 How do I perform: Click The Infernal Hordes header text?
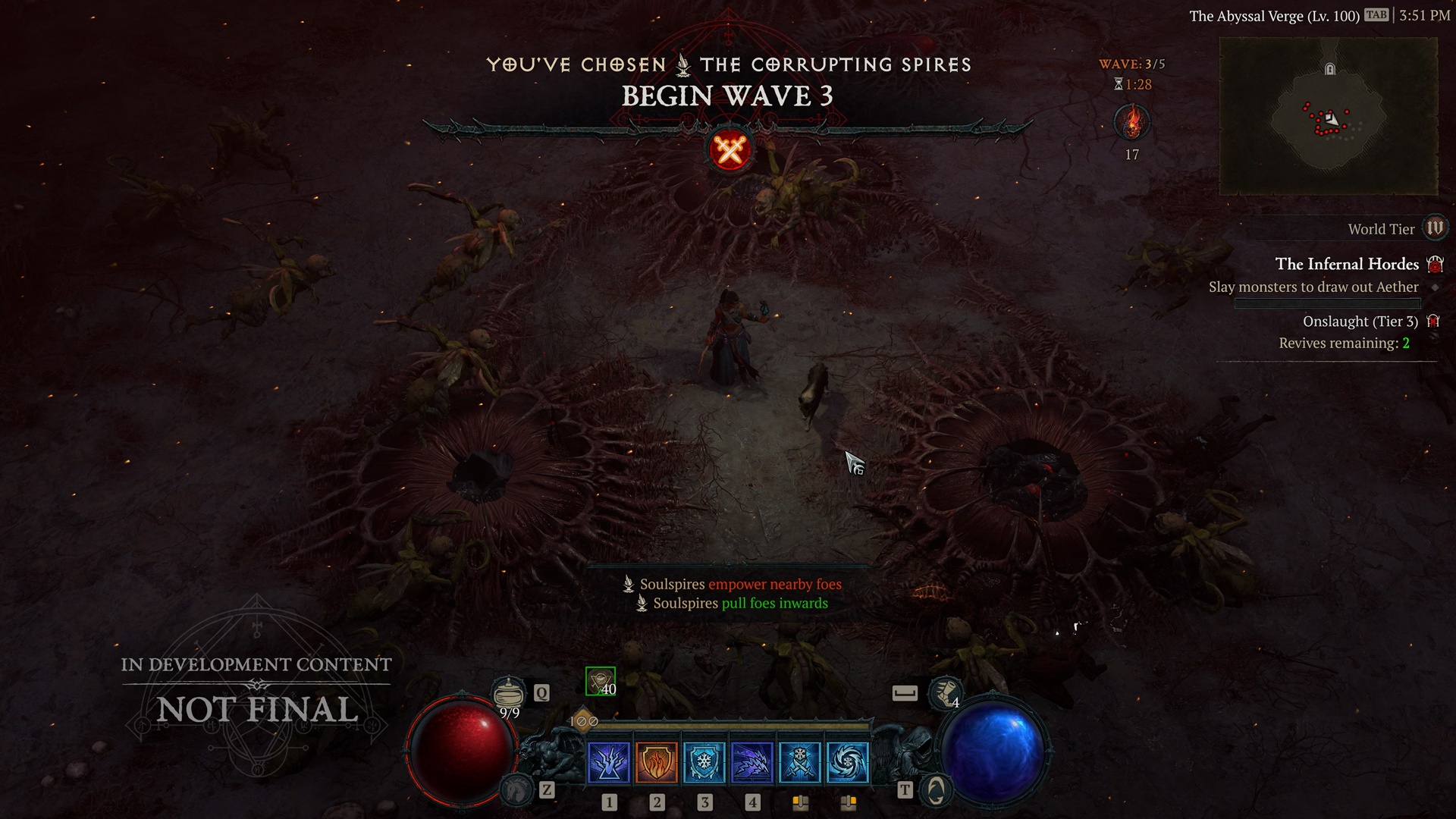1347,264
